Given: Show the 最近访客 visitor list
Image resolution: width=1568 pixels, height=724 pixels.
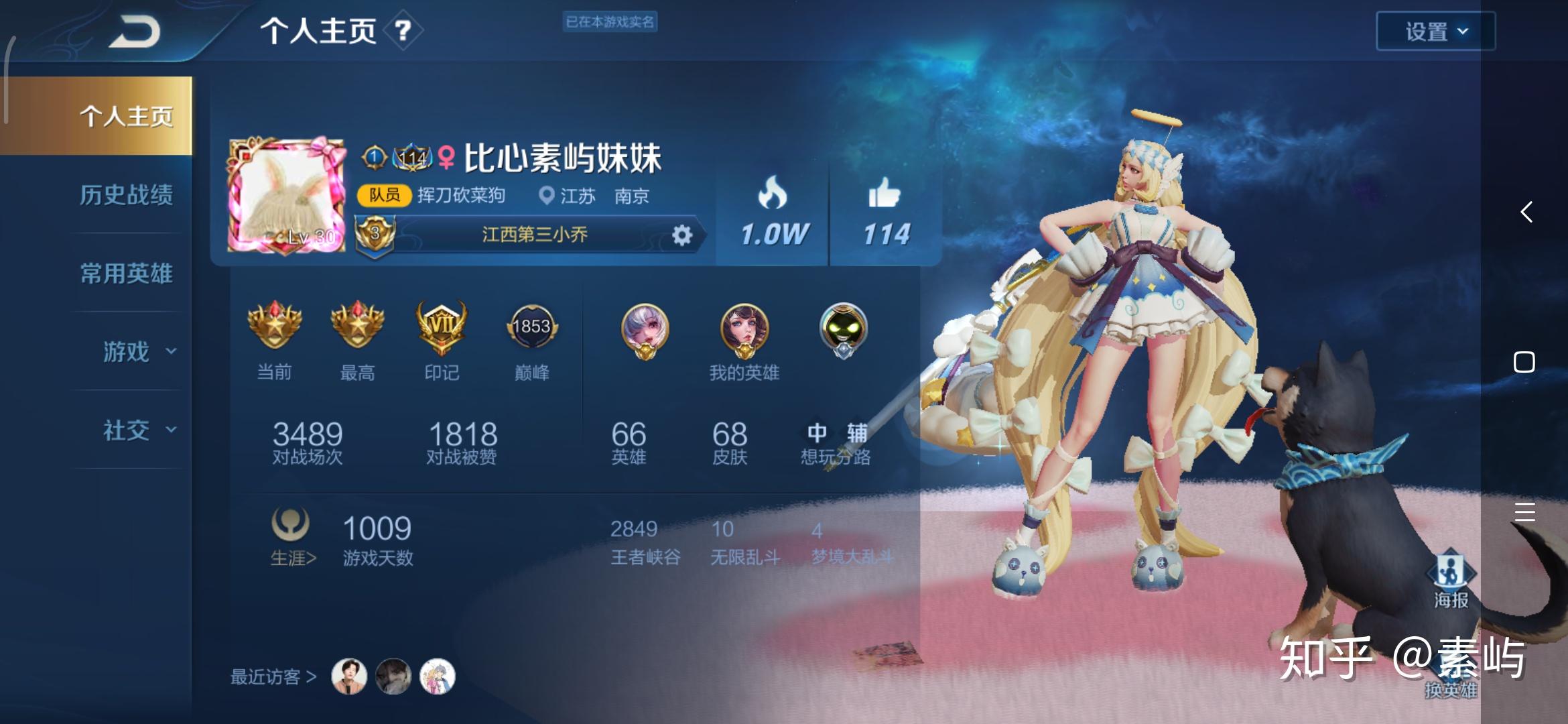Looking at the screenshot, I should 273,677.
